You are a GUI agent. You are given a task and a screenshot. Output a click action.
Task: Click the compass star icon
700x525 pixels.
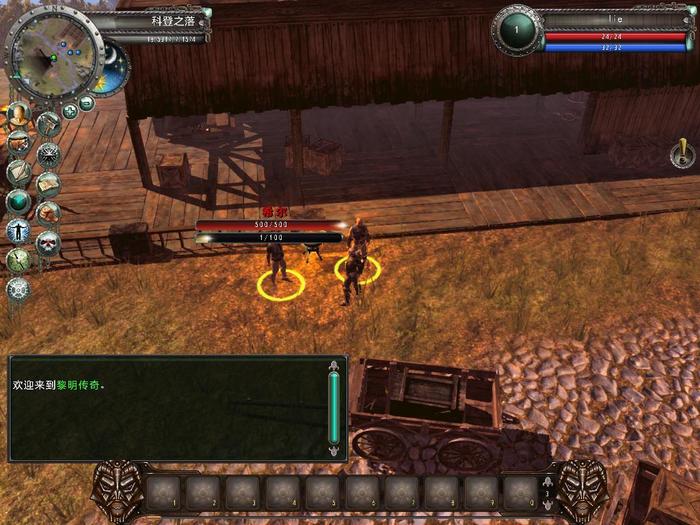48,154
